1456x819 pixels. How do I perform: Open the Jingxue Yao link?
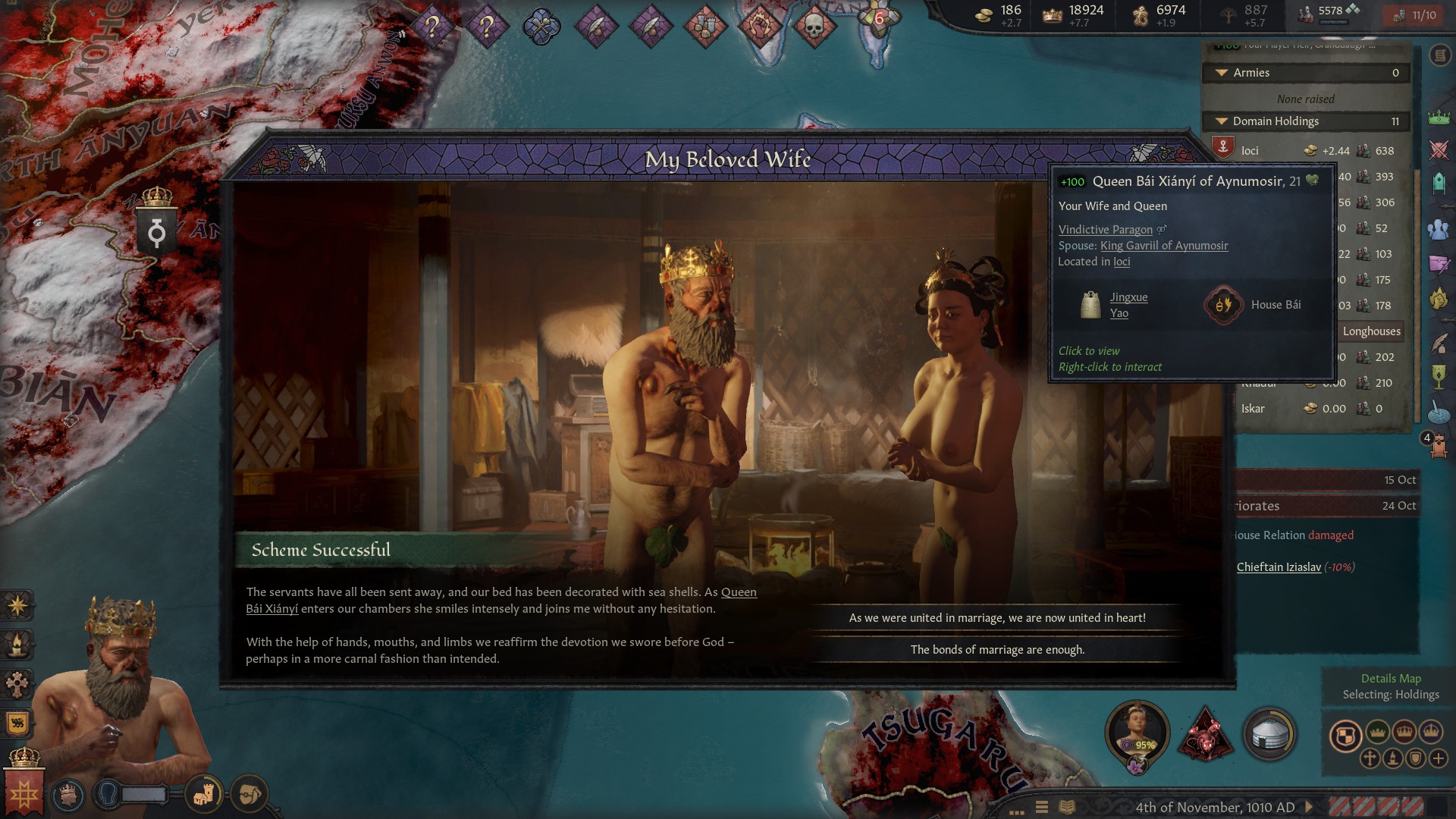coord(1128,305)
